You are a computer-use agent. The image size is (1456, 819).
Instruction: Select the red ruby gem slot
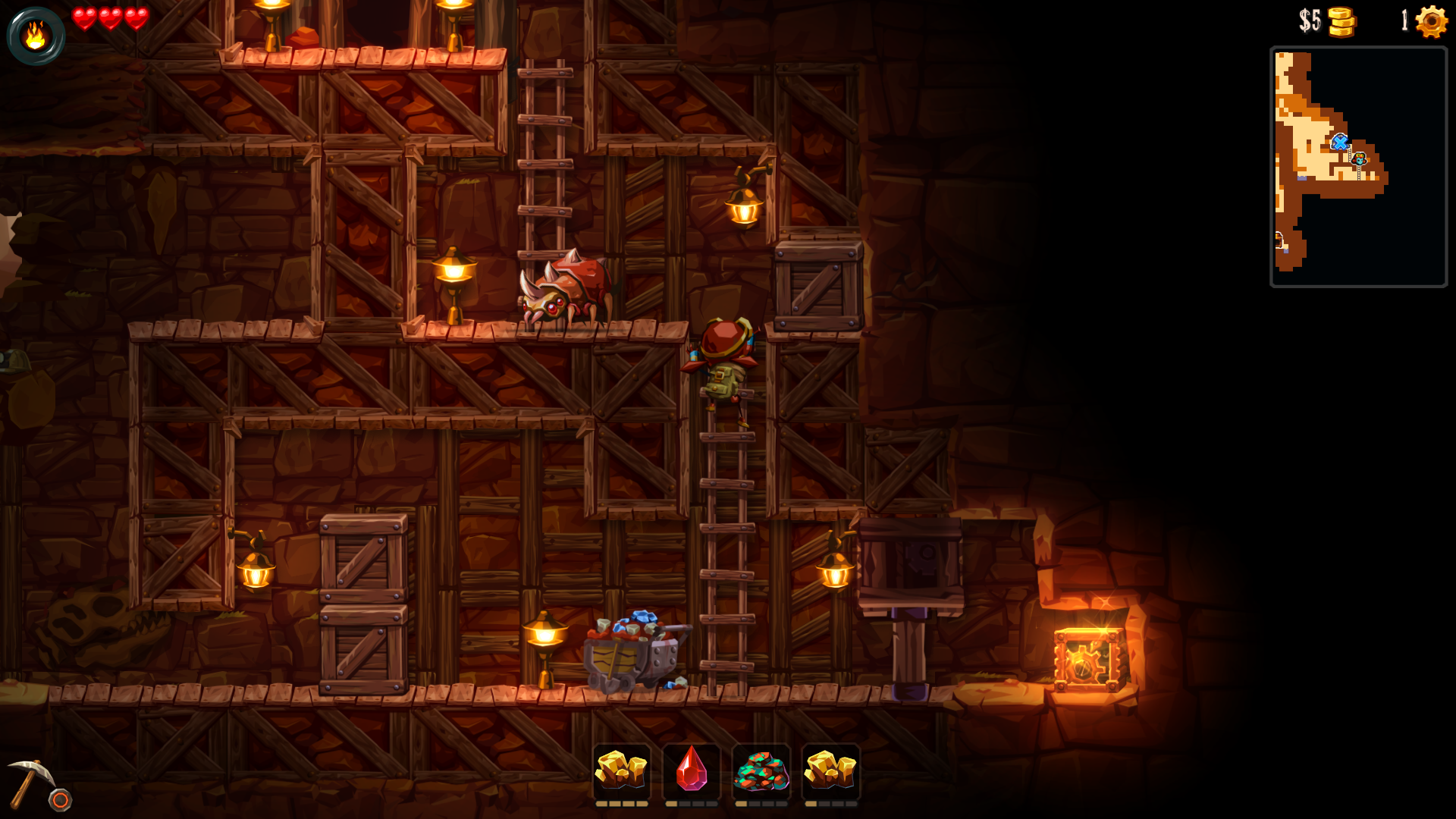(x=691, y=771)
